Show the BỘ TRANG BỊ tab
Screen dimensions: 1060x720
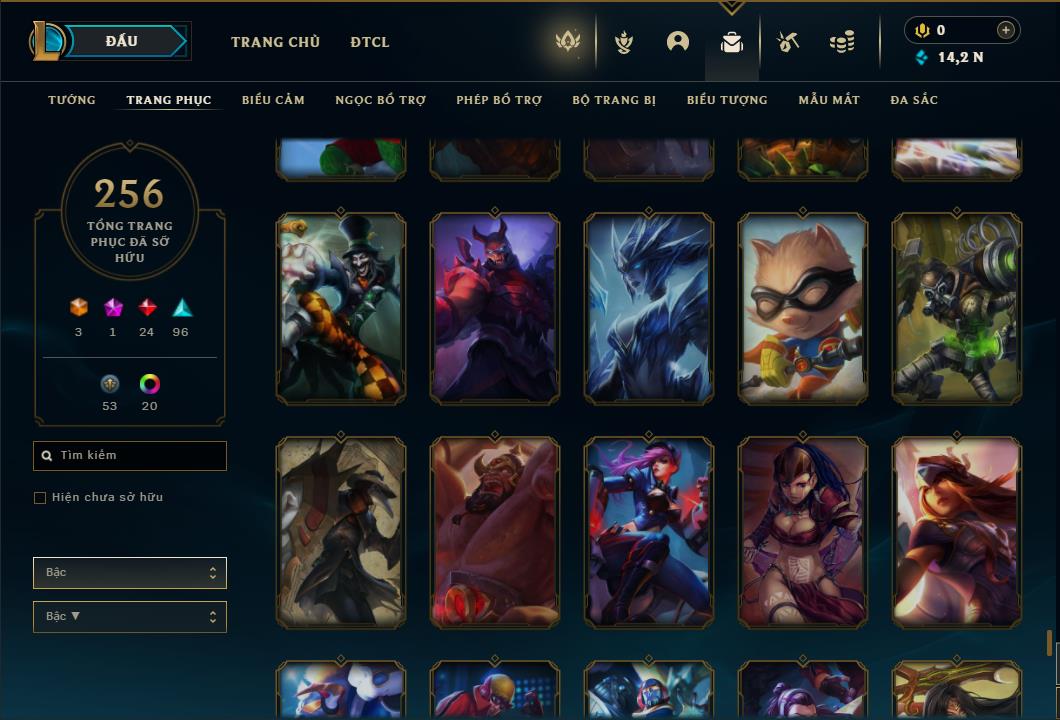[614, 100]
